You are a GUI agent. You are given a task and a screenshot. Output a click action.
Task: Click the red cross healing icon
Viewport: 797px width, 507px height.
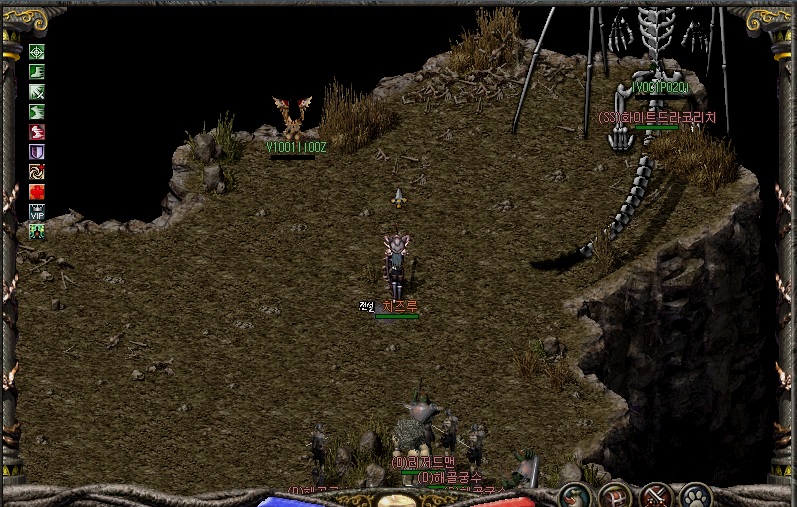37,192
